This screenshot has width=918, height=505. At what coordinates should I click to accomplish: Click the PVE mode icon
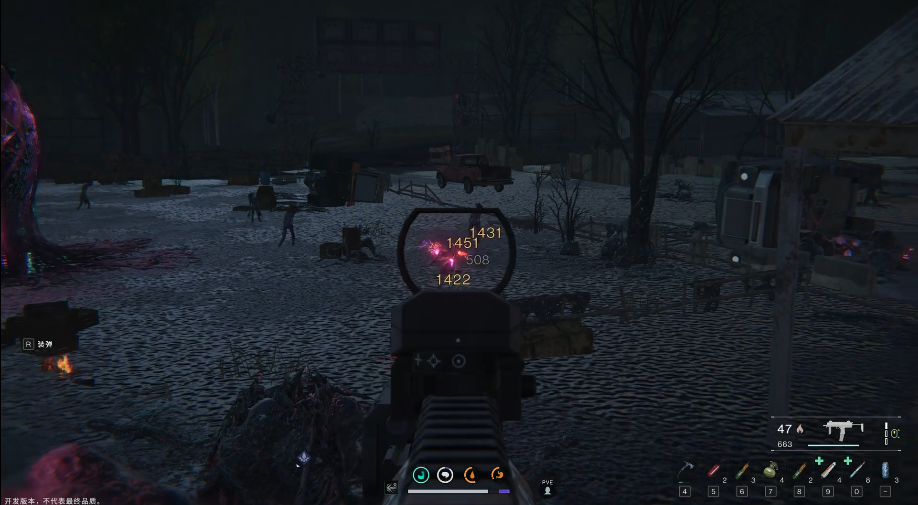point(547,489)
